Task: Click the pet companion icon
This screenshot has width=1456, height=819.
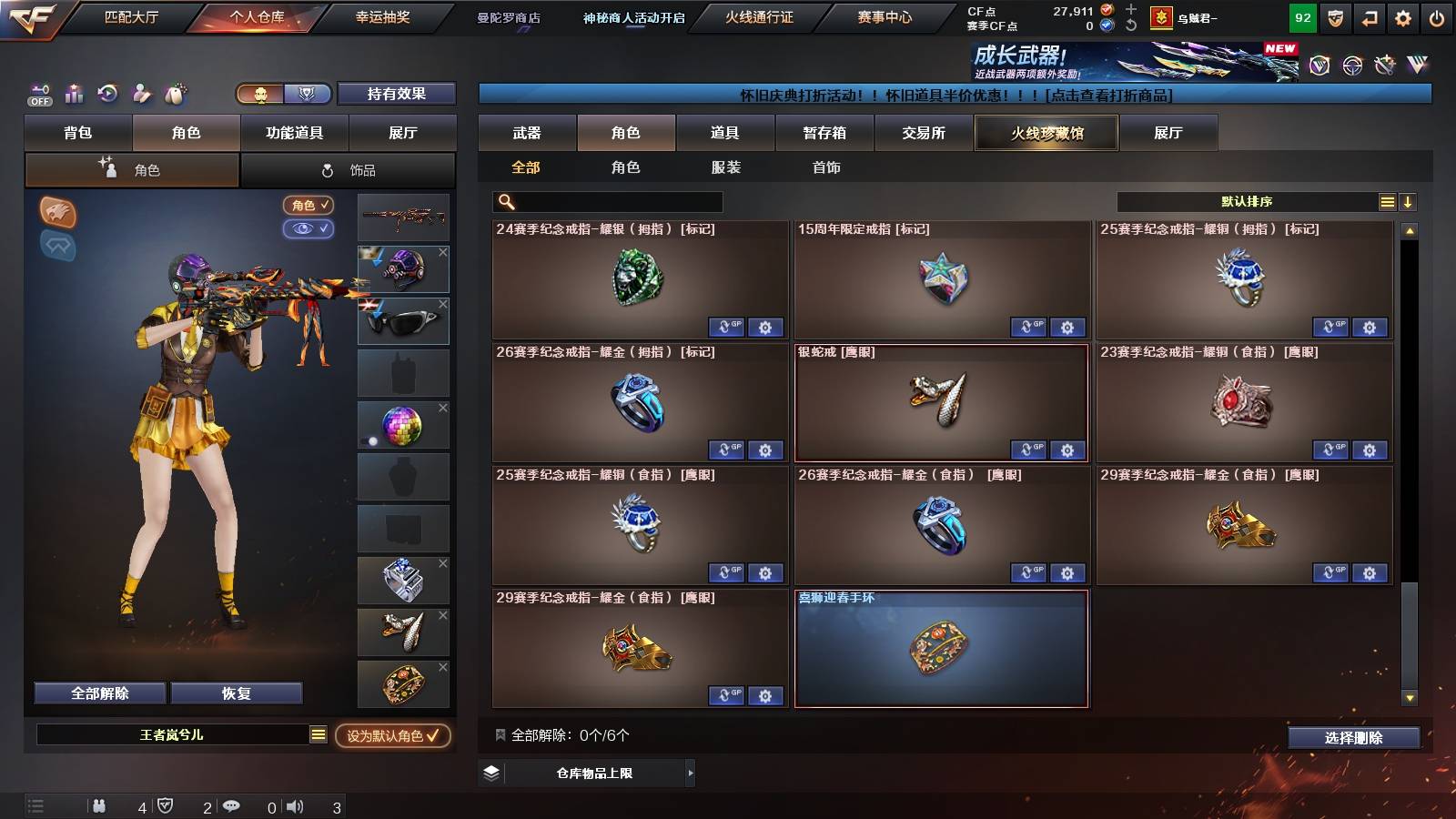Action: tap(173, 94)
